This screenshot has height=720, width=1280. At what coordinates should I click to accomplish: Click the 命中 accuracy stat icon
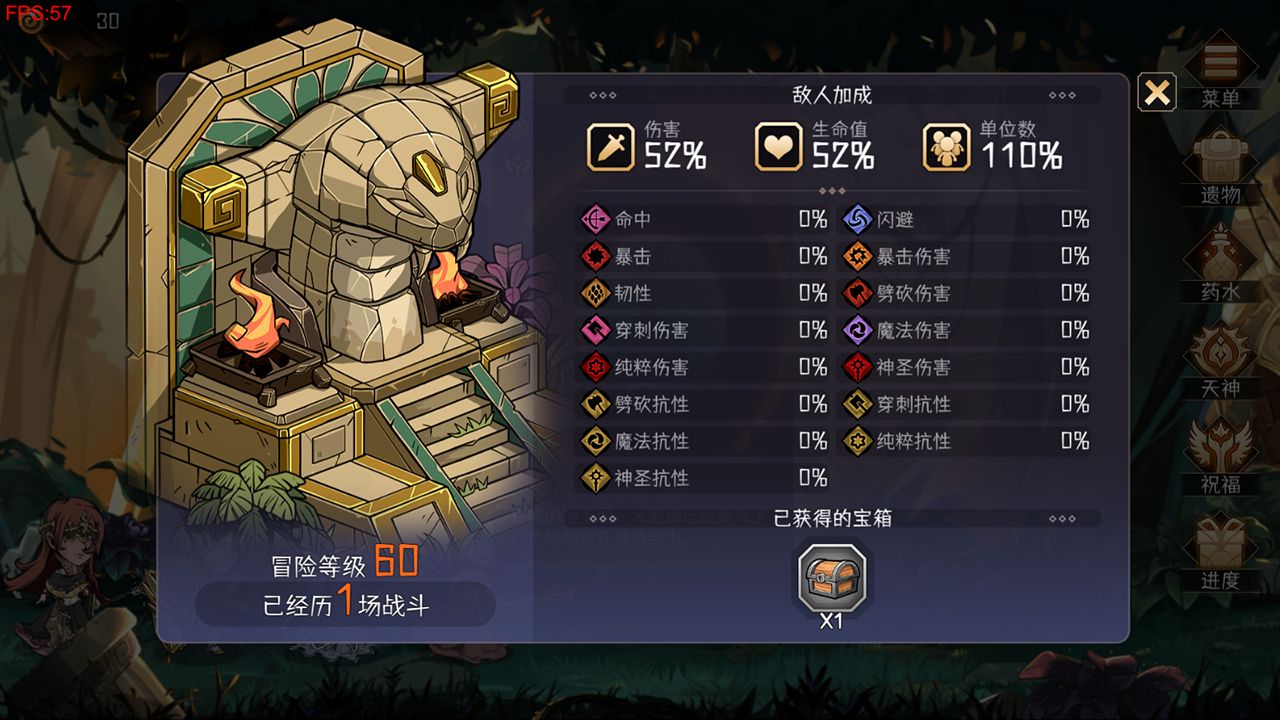click(x=594, y=219)
